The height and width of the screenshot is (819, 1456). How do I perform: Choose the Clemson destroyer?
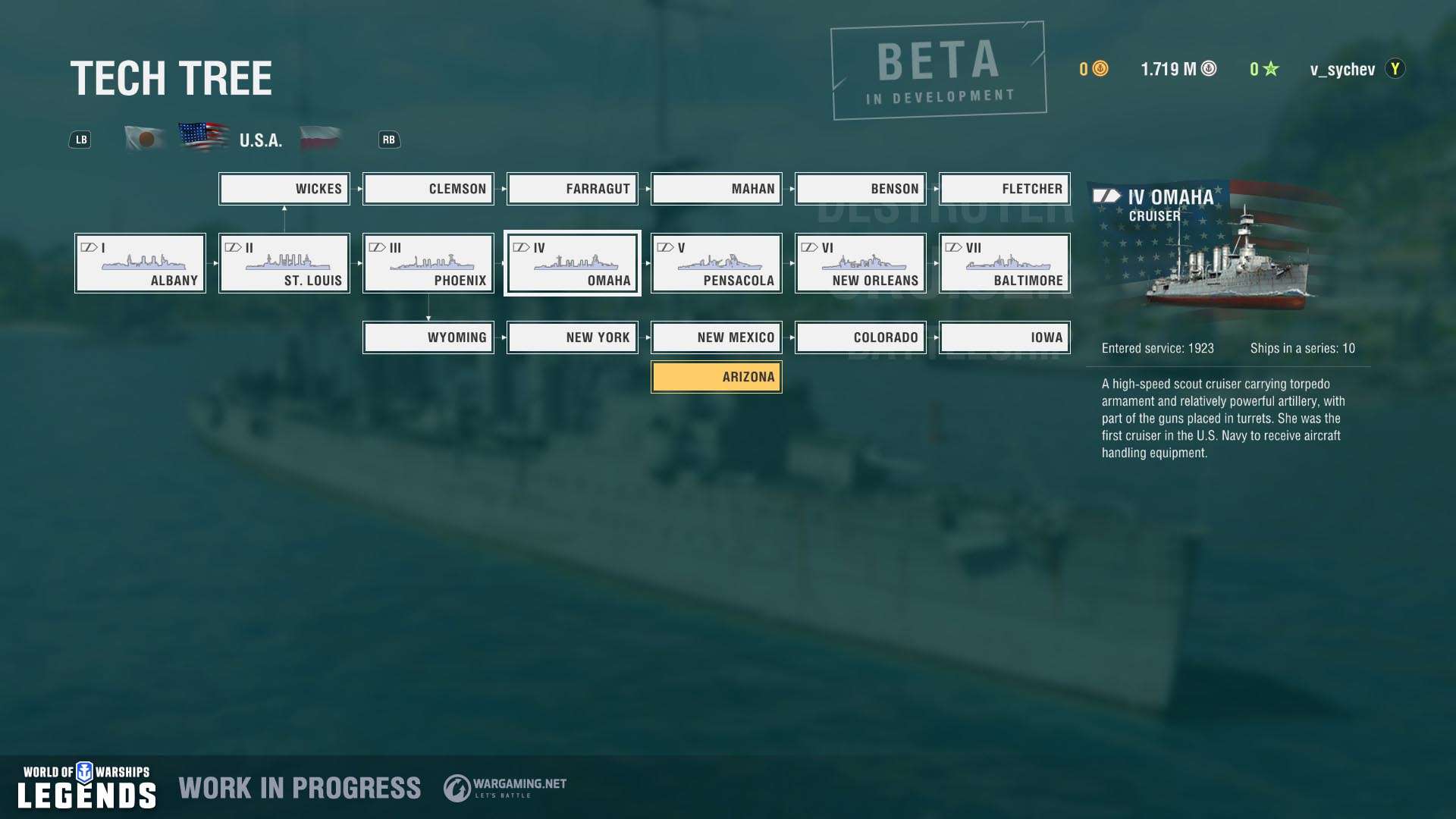click(428, 189)
